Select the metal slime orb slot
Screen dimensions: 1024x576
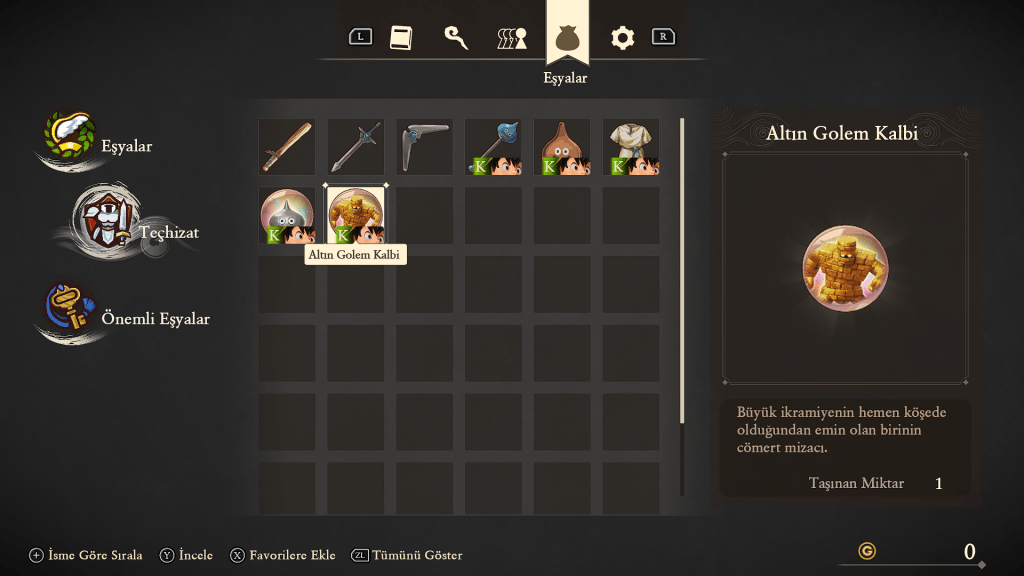tap(287, 215)
